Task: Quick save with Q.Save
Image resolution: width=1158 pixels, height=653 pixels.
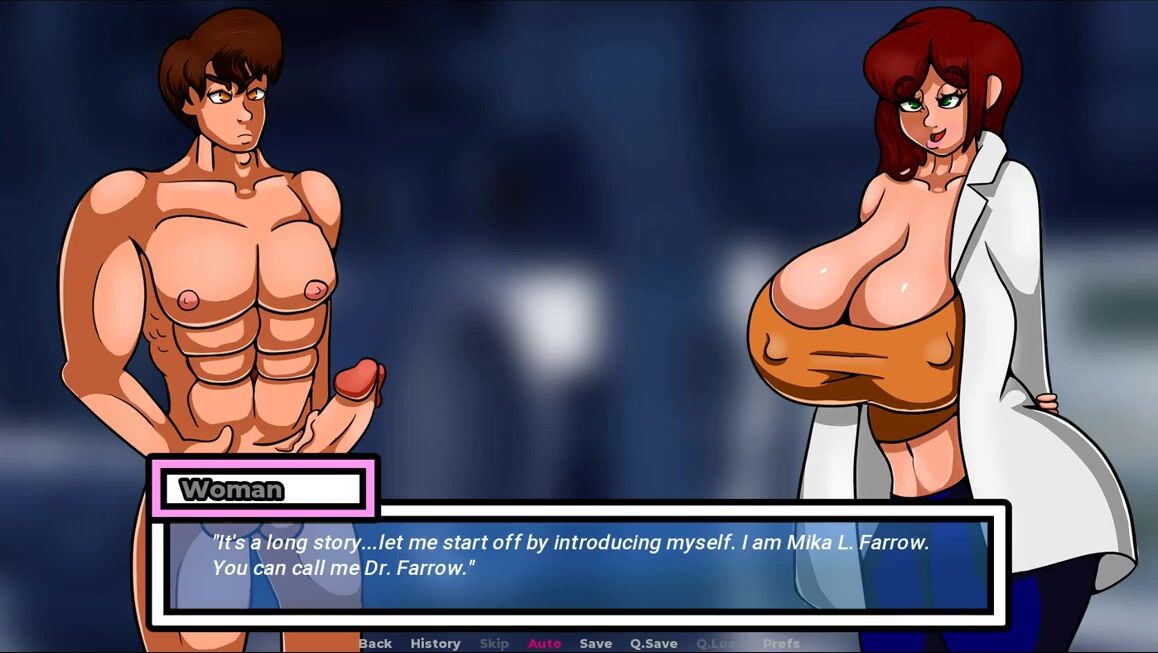Action: (x=653, y=643)
